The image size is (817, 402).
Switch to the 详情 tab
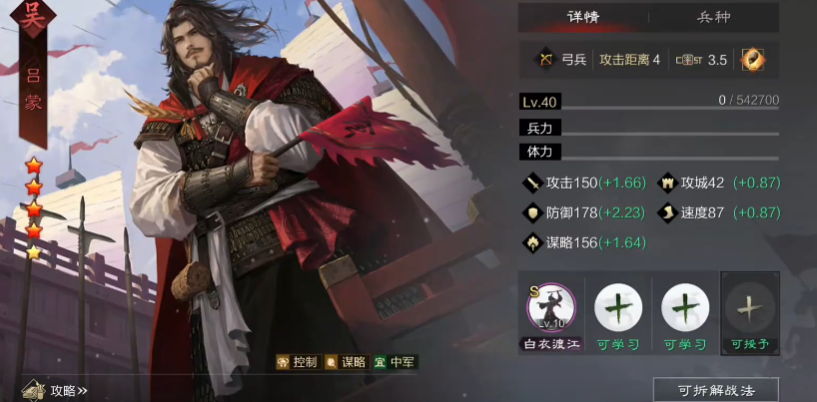583,18
